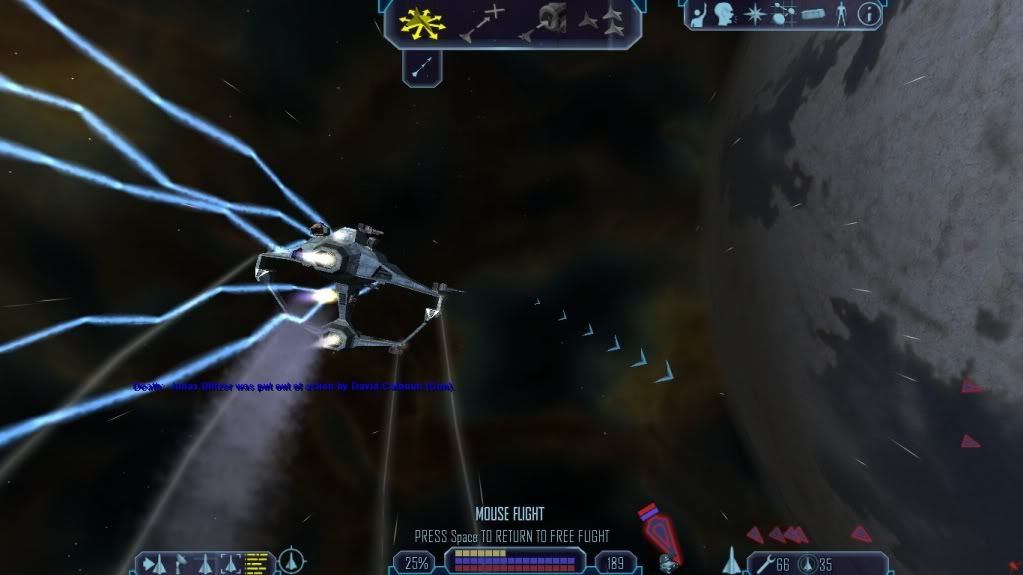Open the waving pilot status icon
Screen dimensions: 1023x575
(x=700, y=14)
